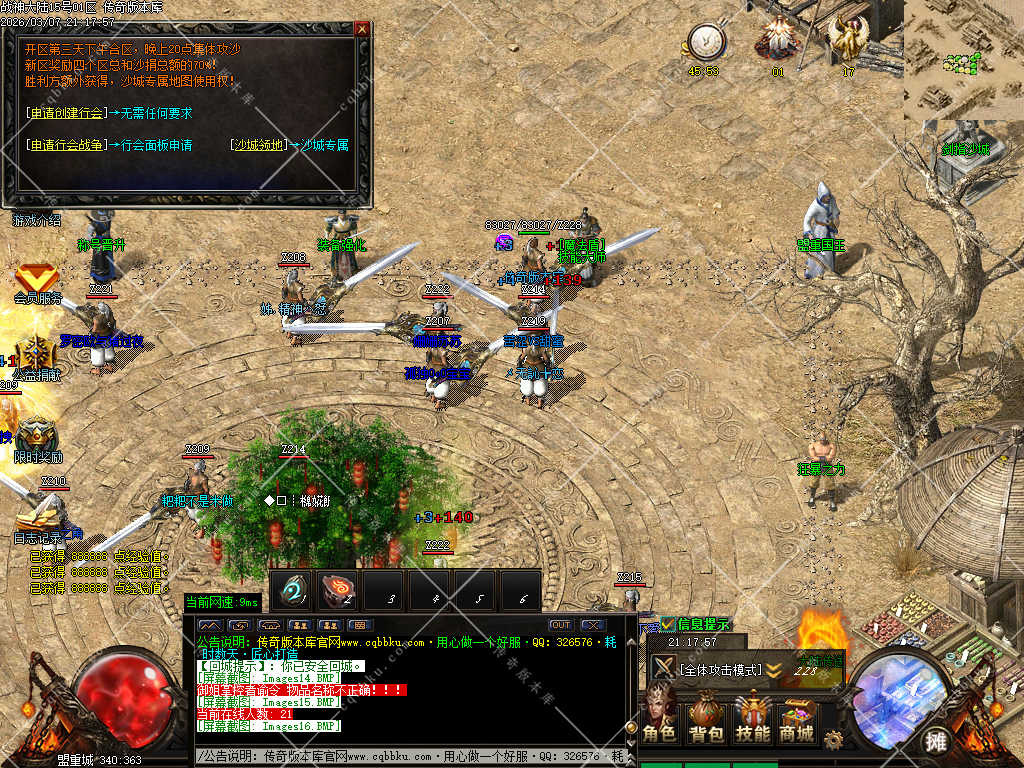Visit the 商城 shop

(x=797, y=717)
